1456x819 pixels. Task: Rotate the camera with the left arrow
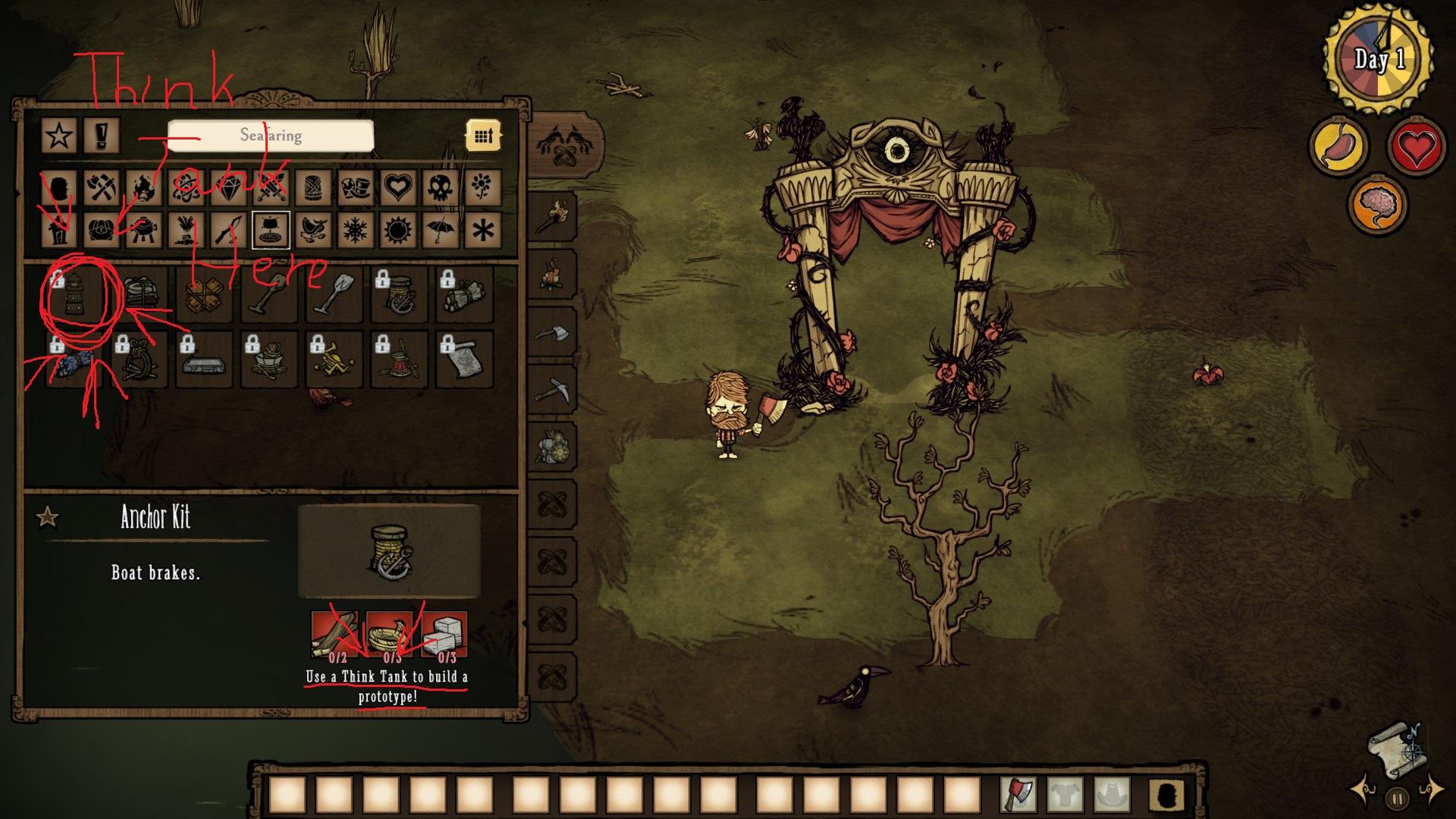[1361, 789]
